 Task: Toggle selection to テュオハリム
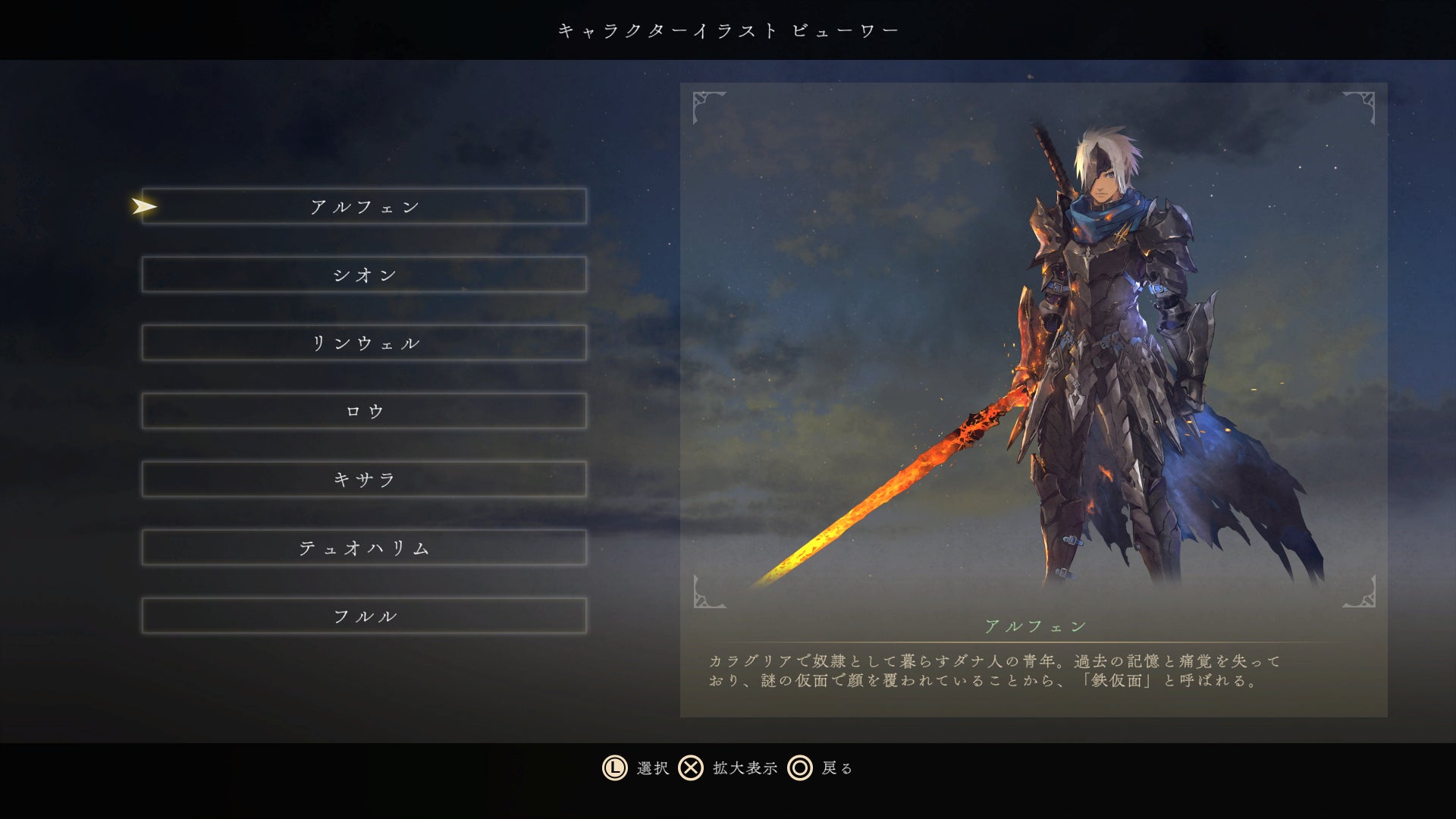click(364, 548)
